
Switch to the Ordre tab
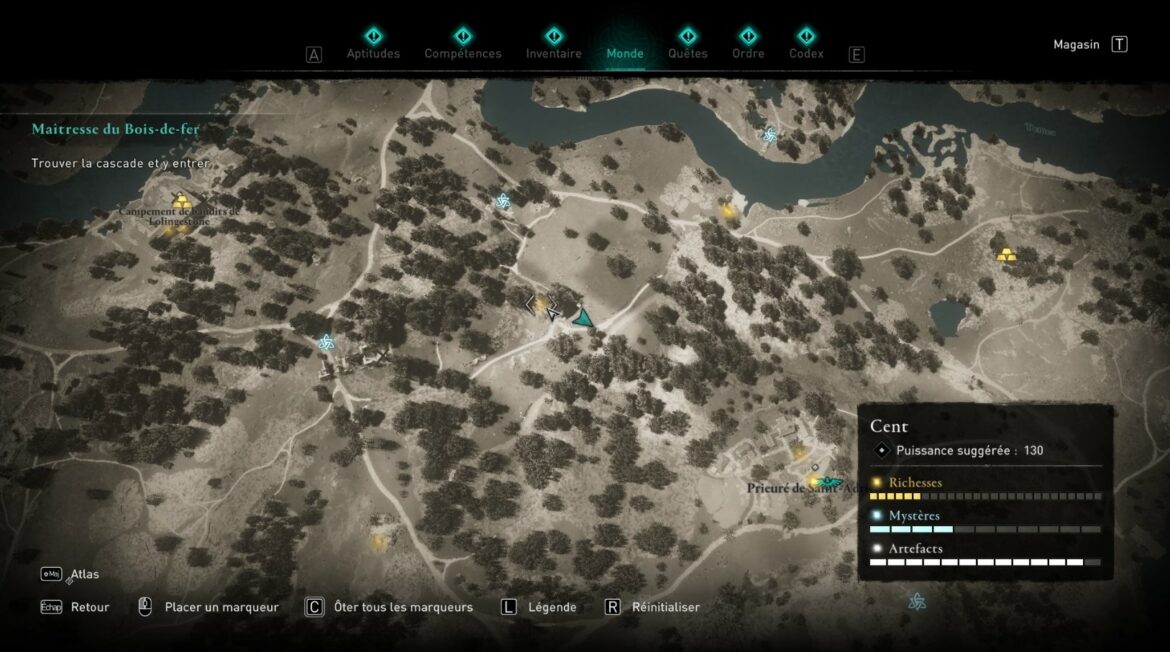[x=747, y=53]
